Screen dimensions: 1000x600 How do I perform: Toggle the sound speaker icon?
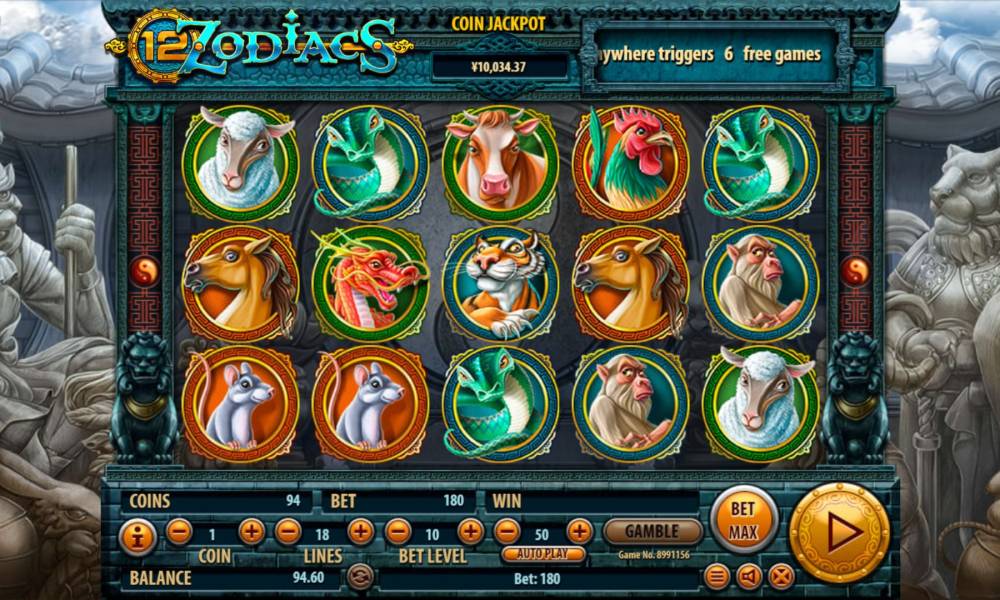click(x=749, y=576)
